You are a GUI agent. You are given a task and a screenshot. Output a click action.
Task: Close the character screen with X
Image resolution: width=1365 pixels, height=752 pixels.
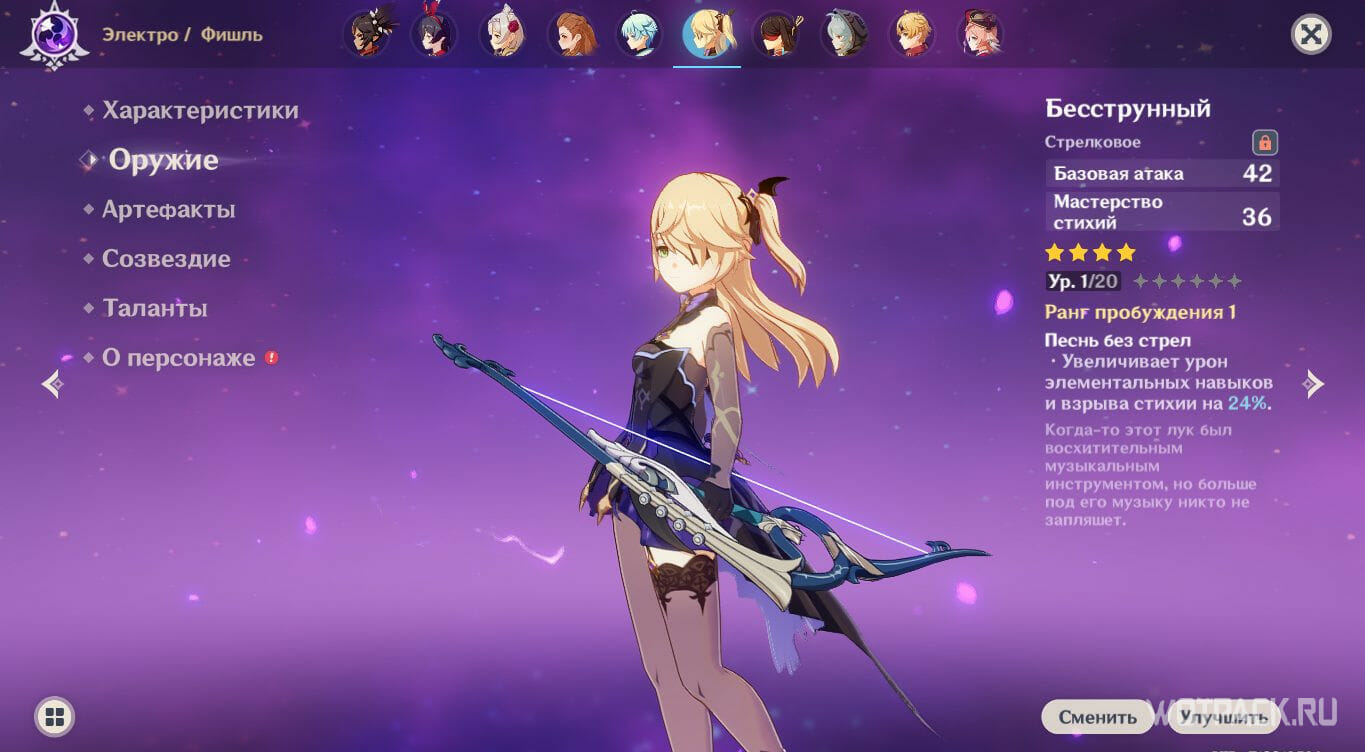[1311, 35]
